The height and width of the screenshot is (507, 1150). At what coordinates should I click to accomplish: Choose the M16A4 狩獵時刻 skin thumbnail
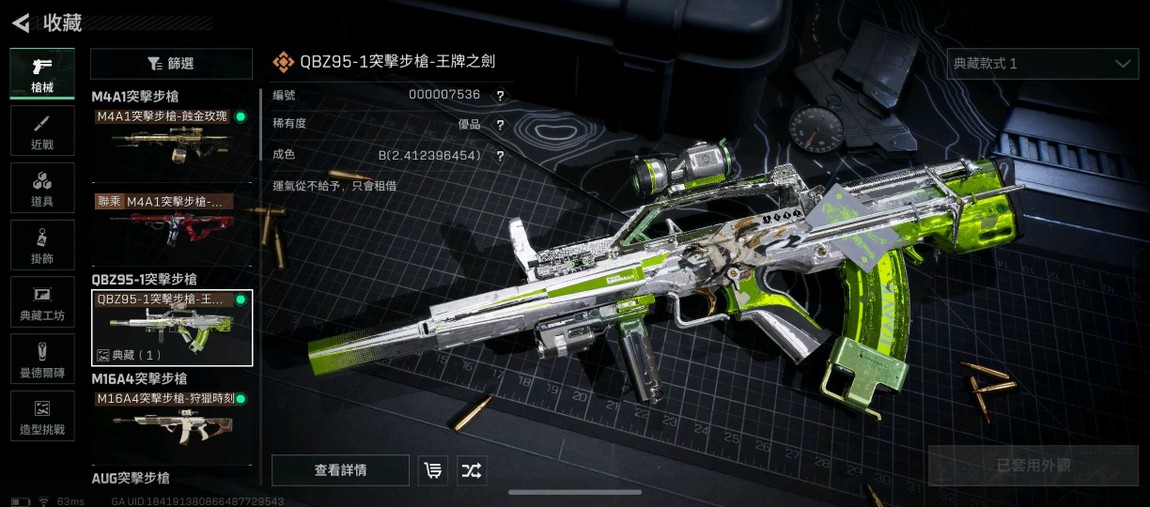pos(171,420)
